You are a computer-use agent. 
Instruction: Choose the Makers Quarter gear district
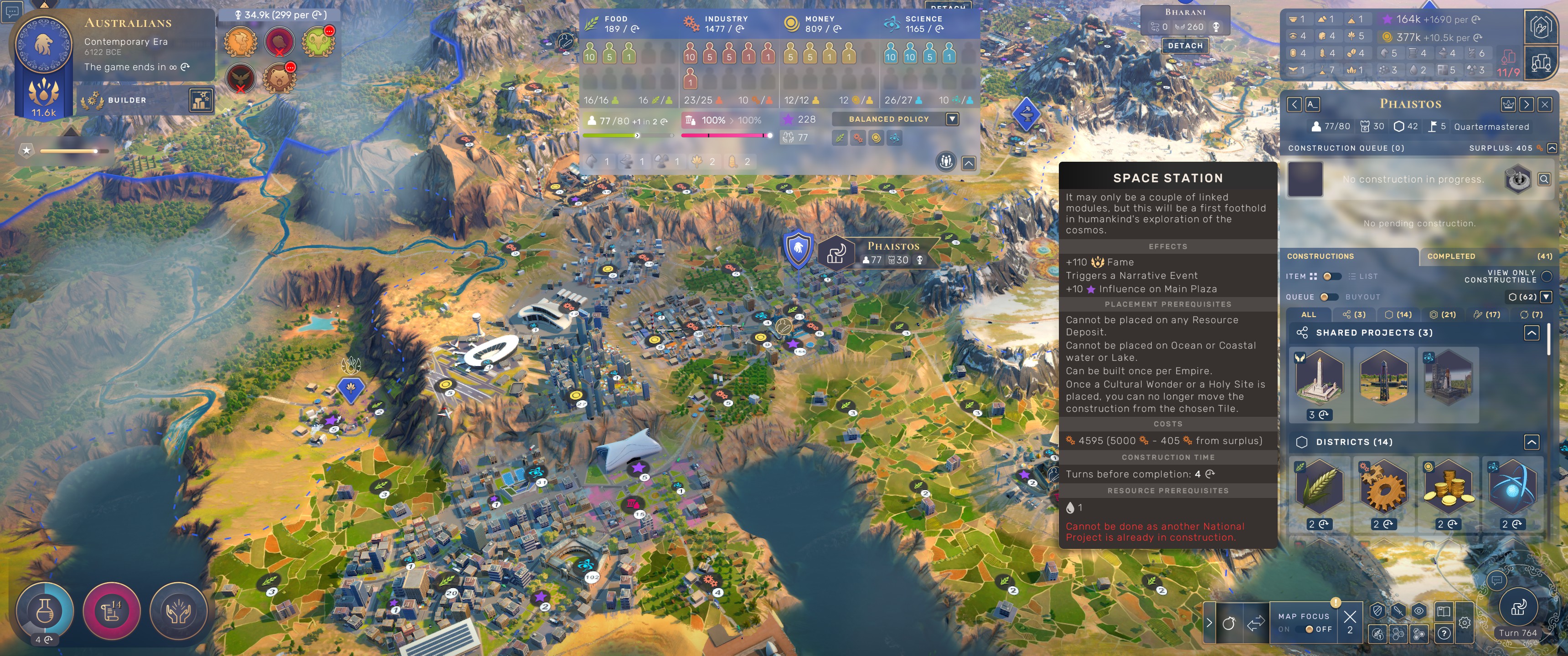[x=1383, y=488]
